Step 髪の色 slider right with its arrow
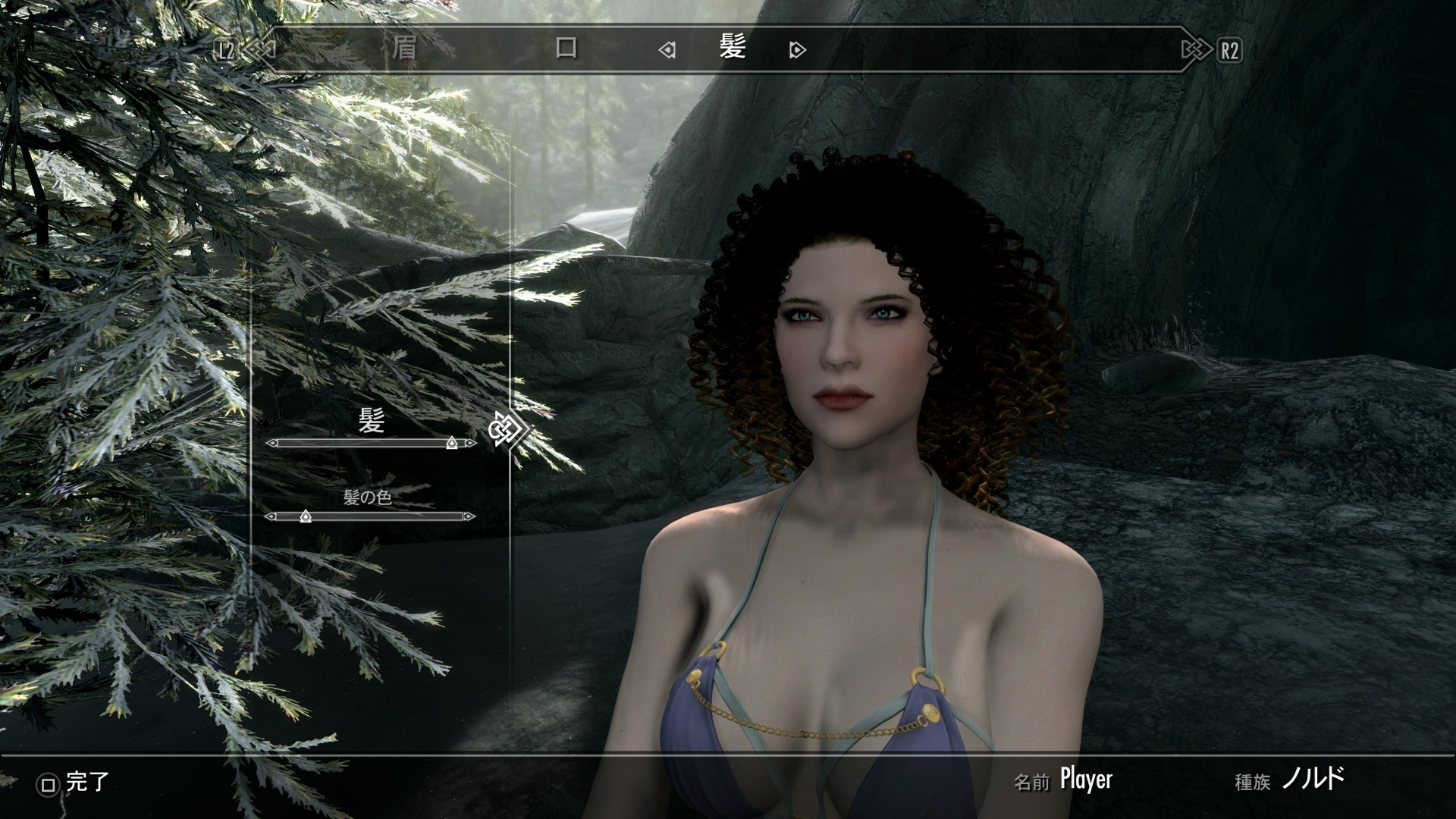The width and height of the screenshot is (1456, 819). 470,516
